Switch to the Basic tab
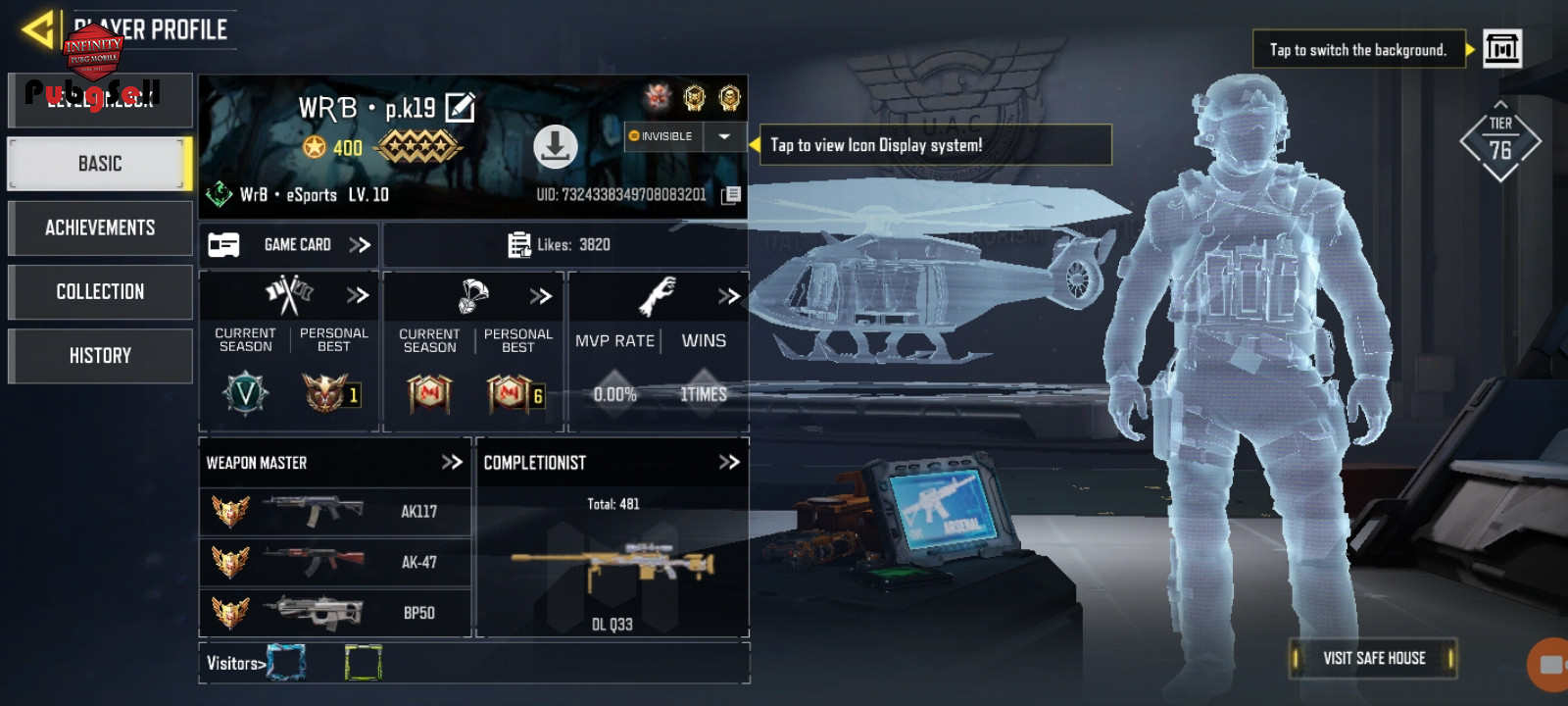 [99, 164]
